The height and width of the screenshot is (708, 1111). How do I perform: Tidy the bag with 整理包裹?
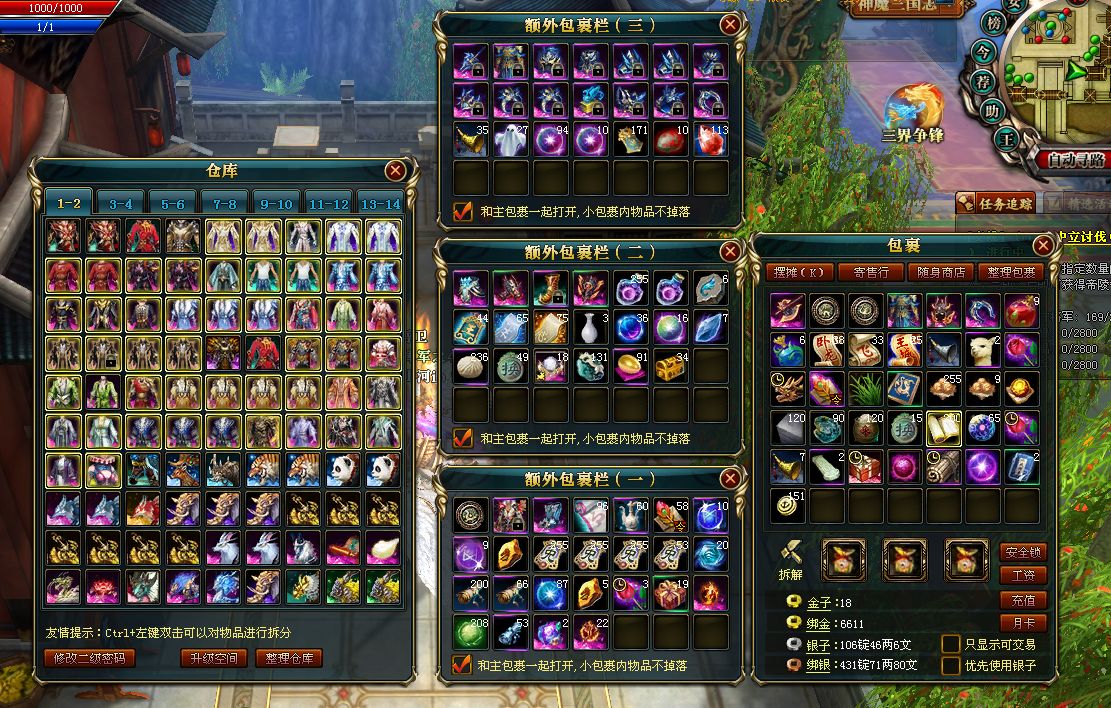click(x=1011, y=272)
